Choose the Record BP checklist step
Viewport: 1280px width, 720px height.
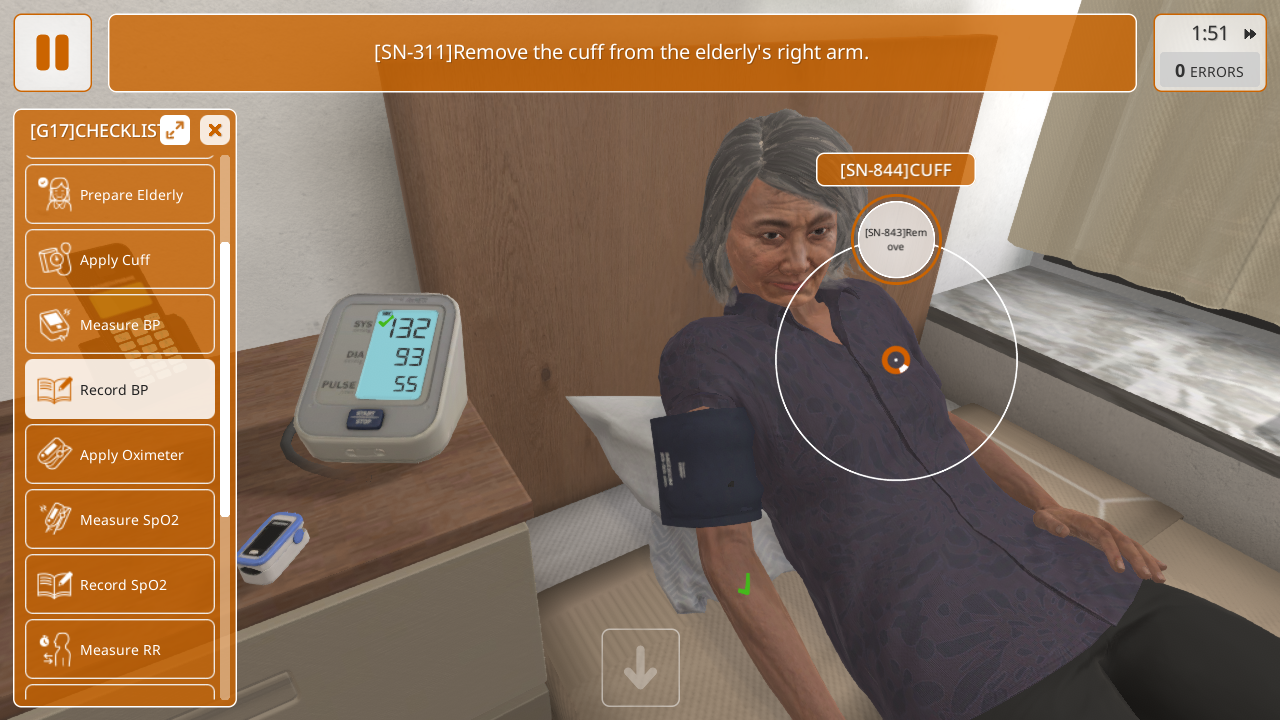coord(120,389)
